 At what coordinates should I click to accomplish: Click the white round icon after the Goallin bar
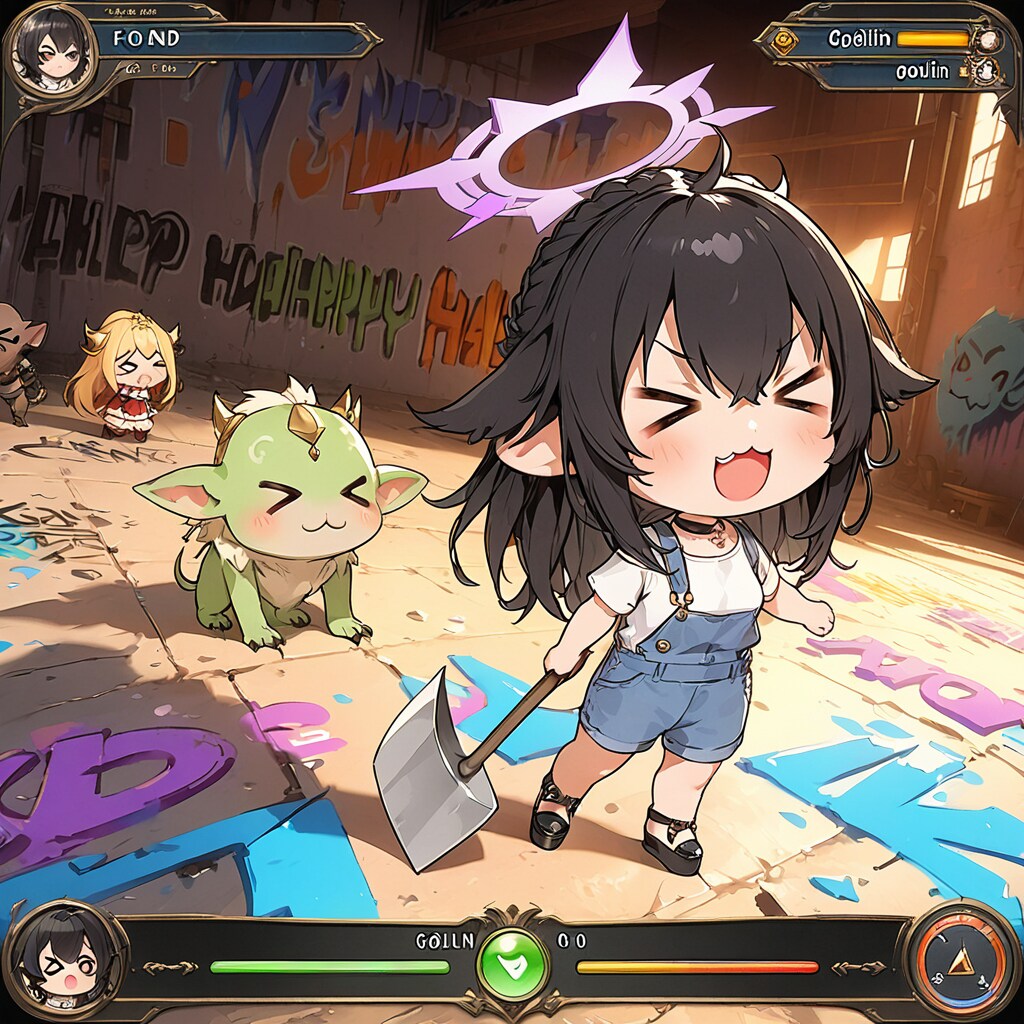(x=988, y=40)
